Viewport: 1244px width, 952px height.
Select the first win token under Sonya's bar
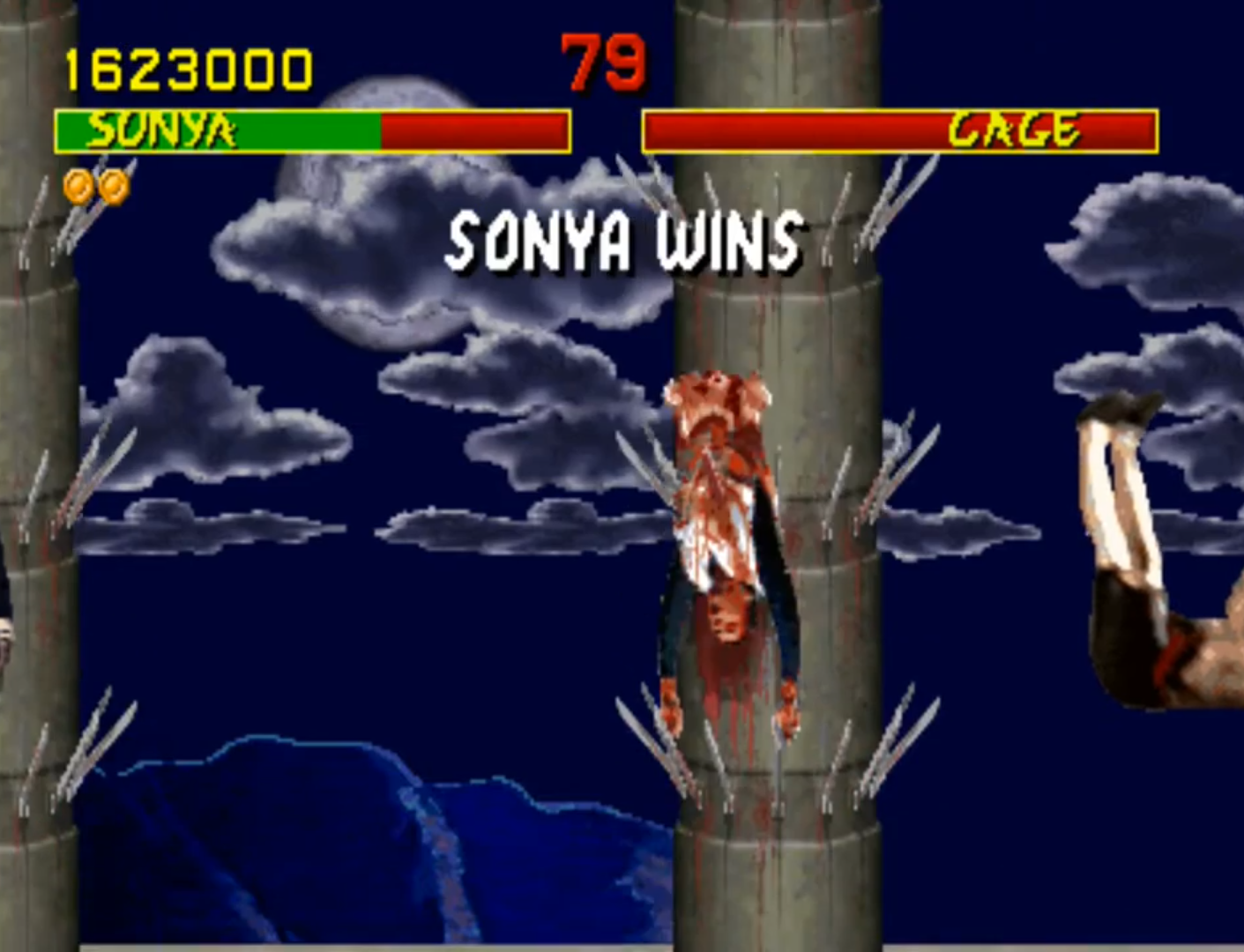pyautogui.click(x=78, y=187)
